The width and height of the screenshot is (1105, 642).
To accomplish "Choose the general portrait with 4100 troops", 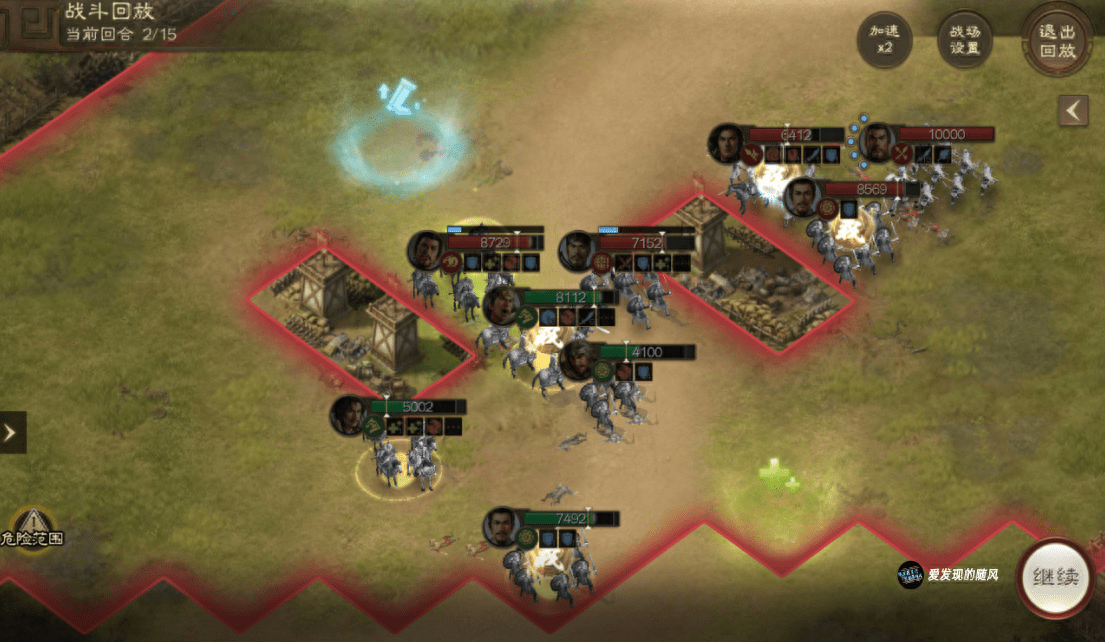I will click(x=578, y=360).
